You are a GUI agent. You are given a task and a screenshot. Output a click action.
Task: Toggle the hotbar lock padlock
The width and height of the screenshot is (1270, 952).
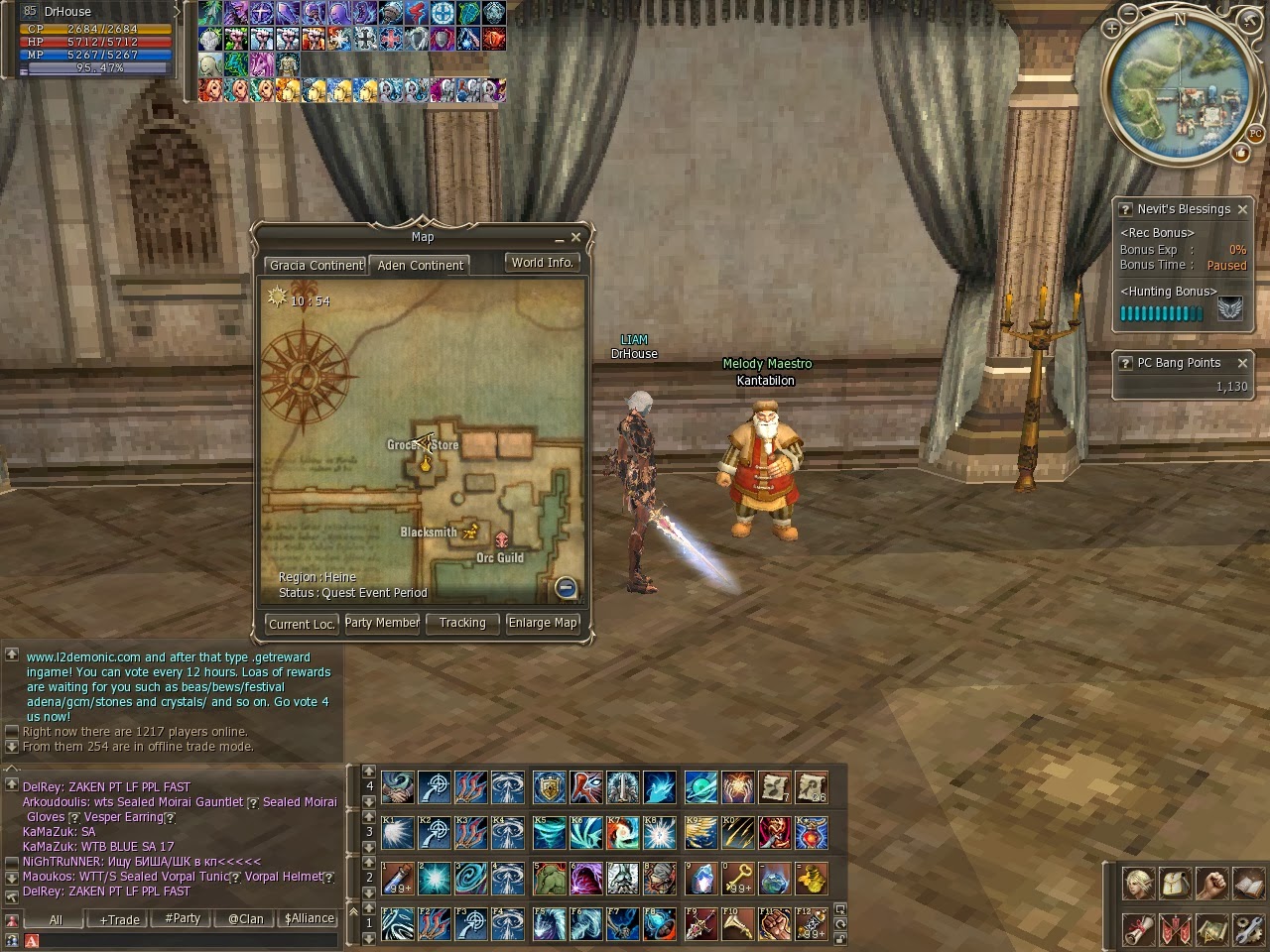coord(840,937)
